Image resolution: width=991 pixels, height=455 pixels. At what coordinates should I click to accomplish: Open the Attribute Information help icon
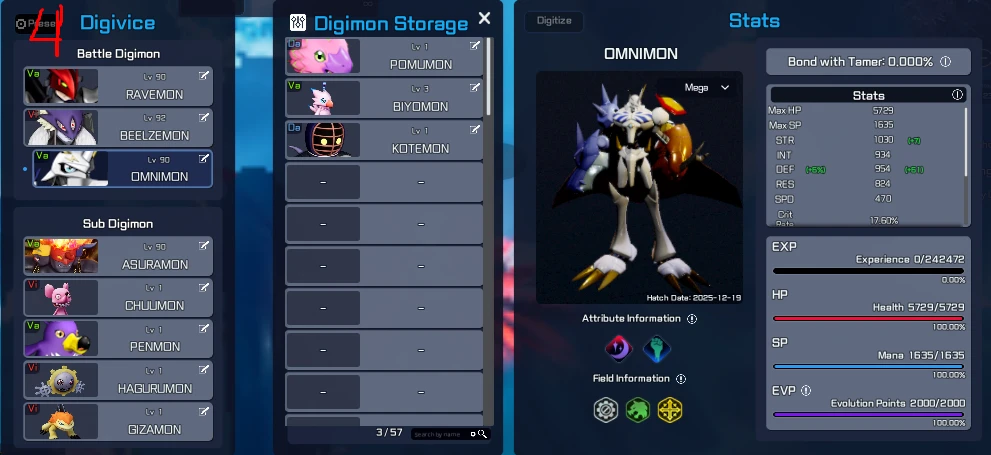pos(692,319)
